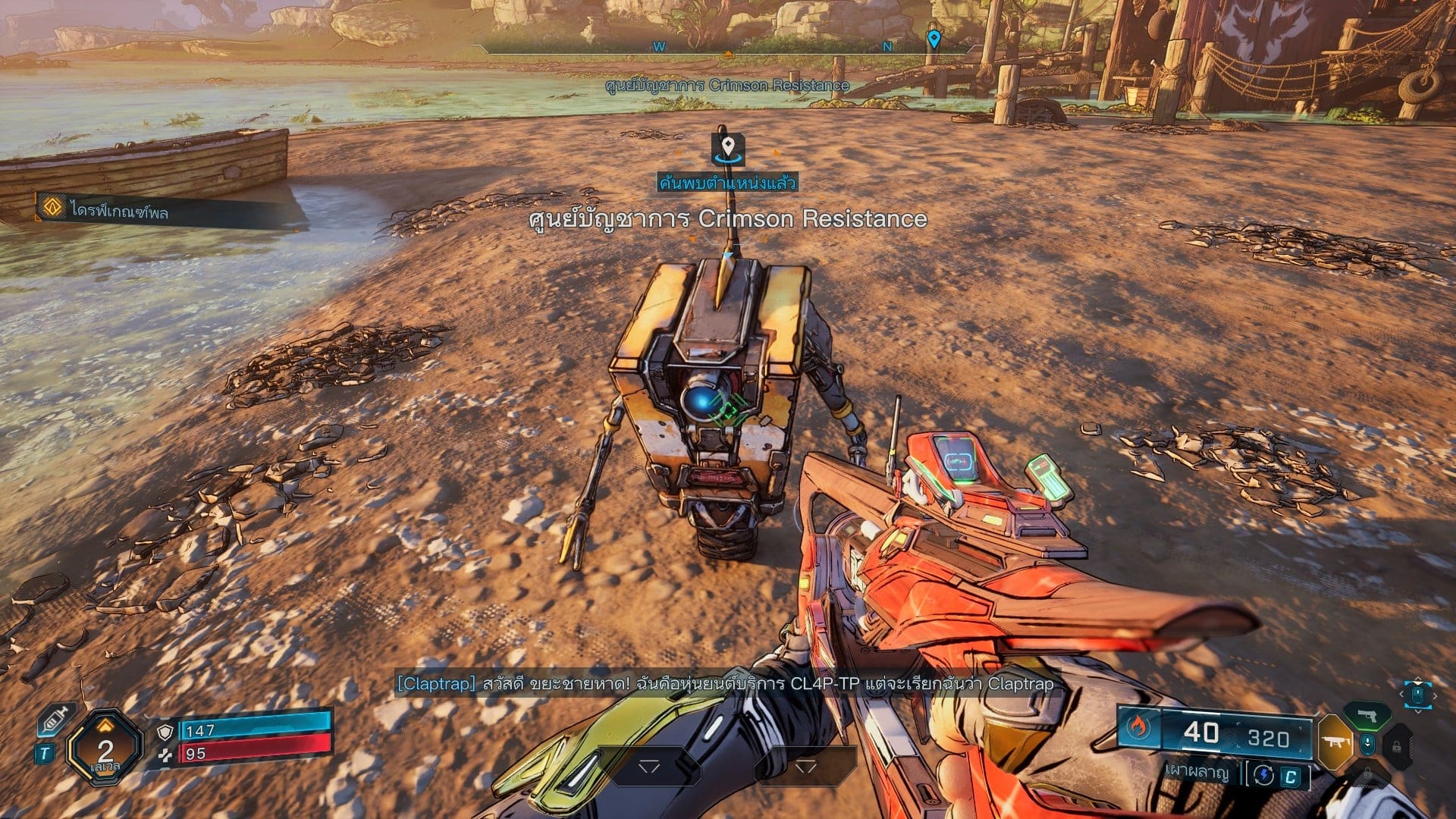
Task: Click the incendiary fire element icon
Action: point(1137,728)
